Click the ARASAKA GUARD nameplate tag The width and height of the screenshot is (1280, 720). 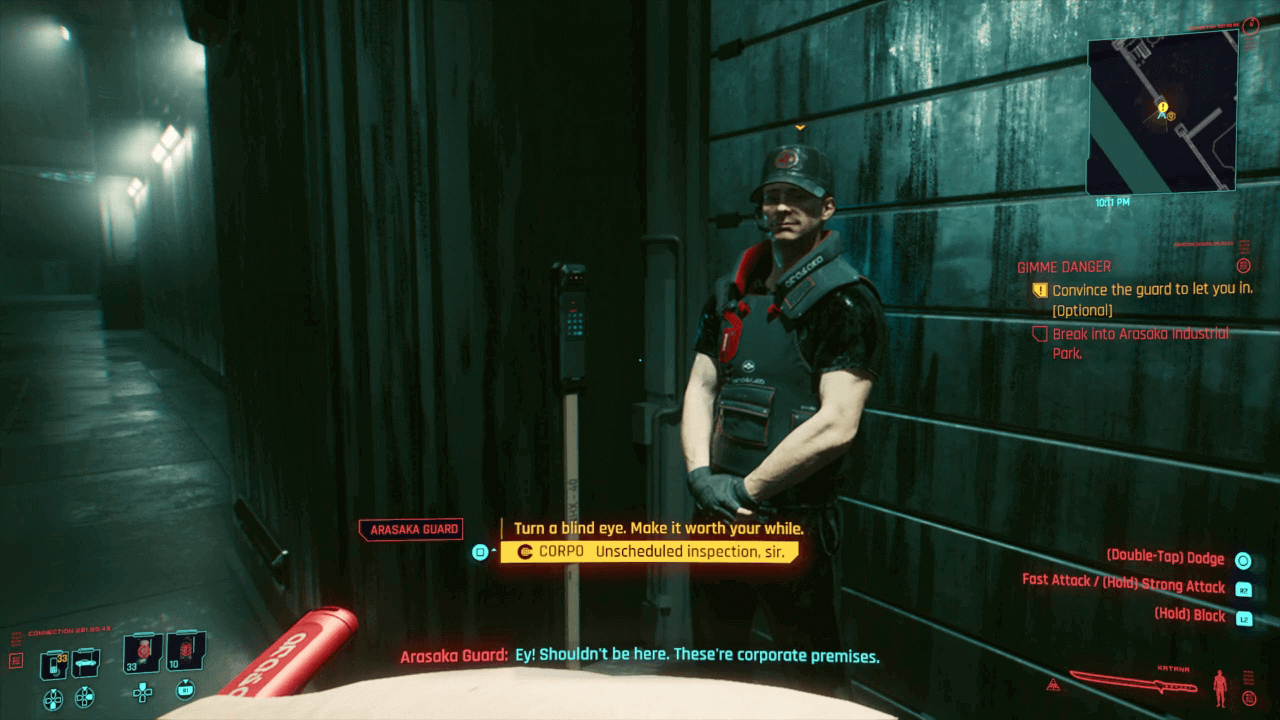413,528
